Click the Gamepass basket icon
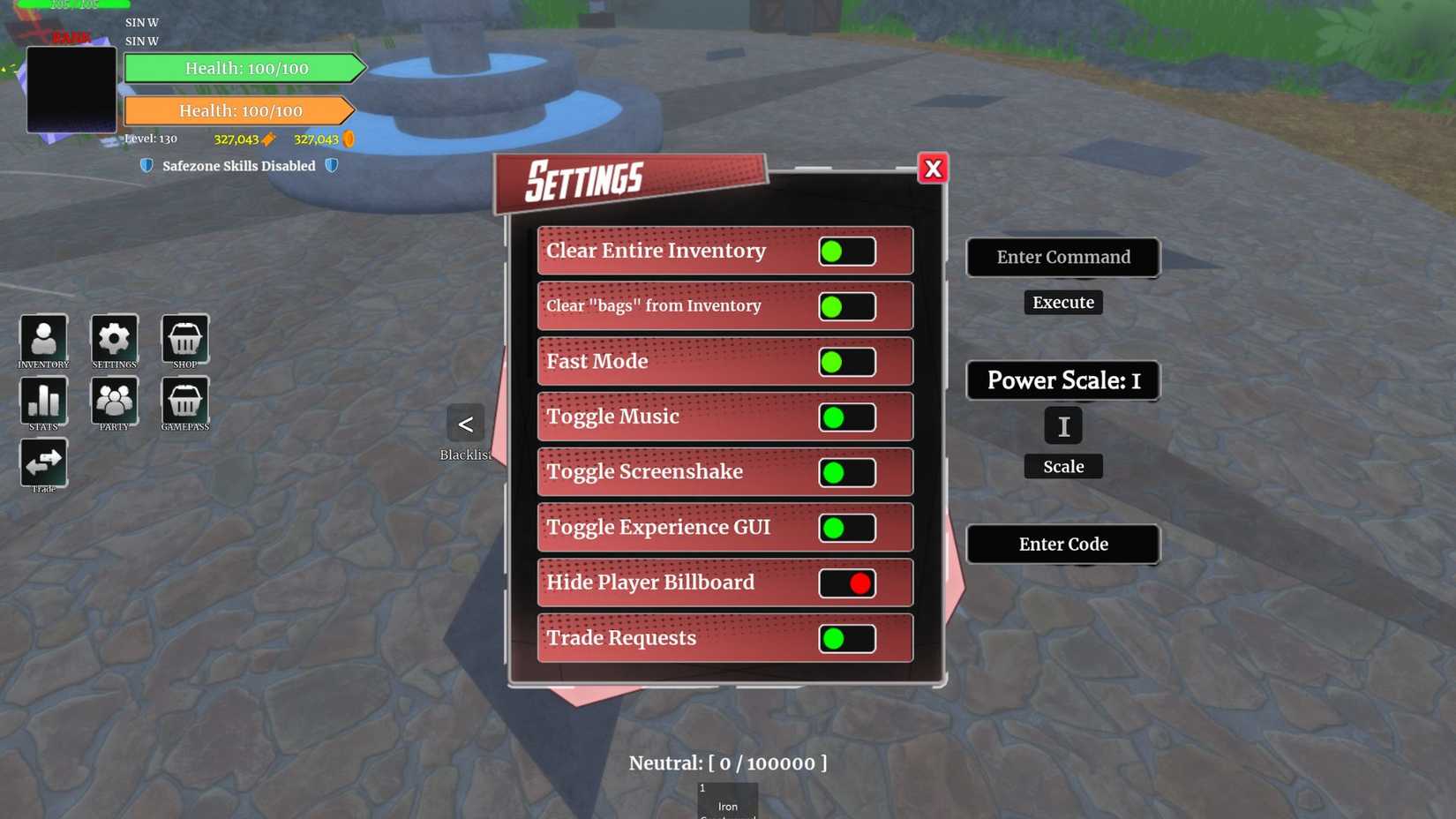 184,400
